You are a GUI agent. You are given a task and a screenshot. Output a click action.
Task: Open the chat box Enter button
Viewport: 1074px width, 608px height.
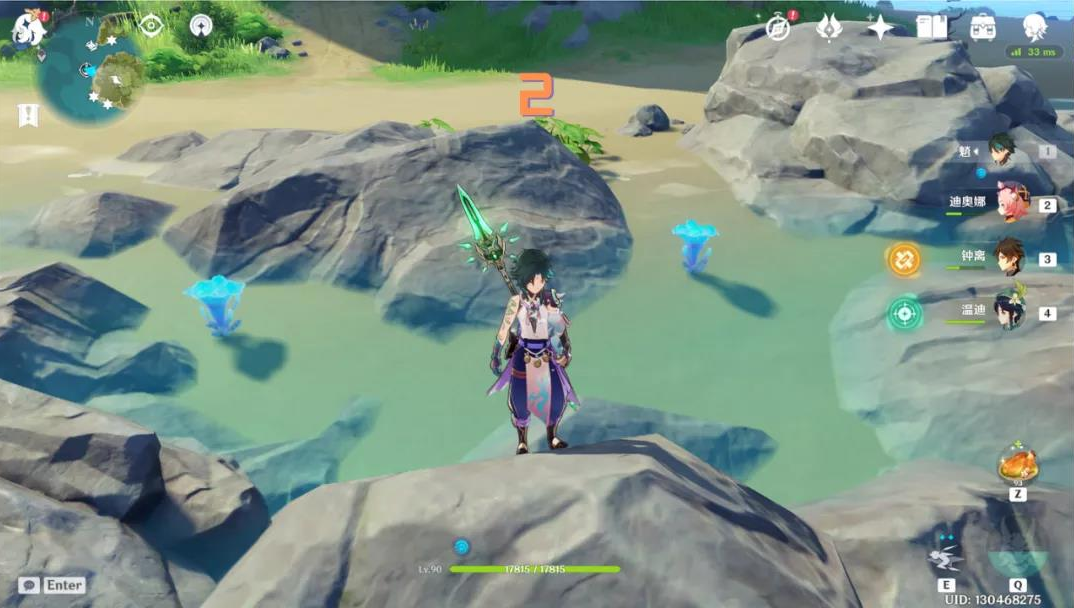[x=52, y=585]
